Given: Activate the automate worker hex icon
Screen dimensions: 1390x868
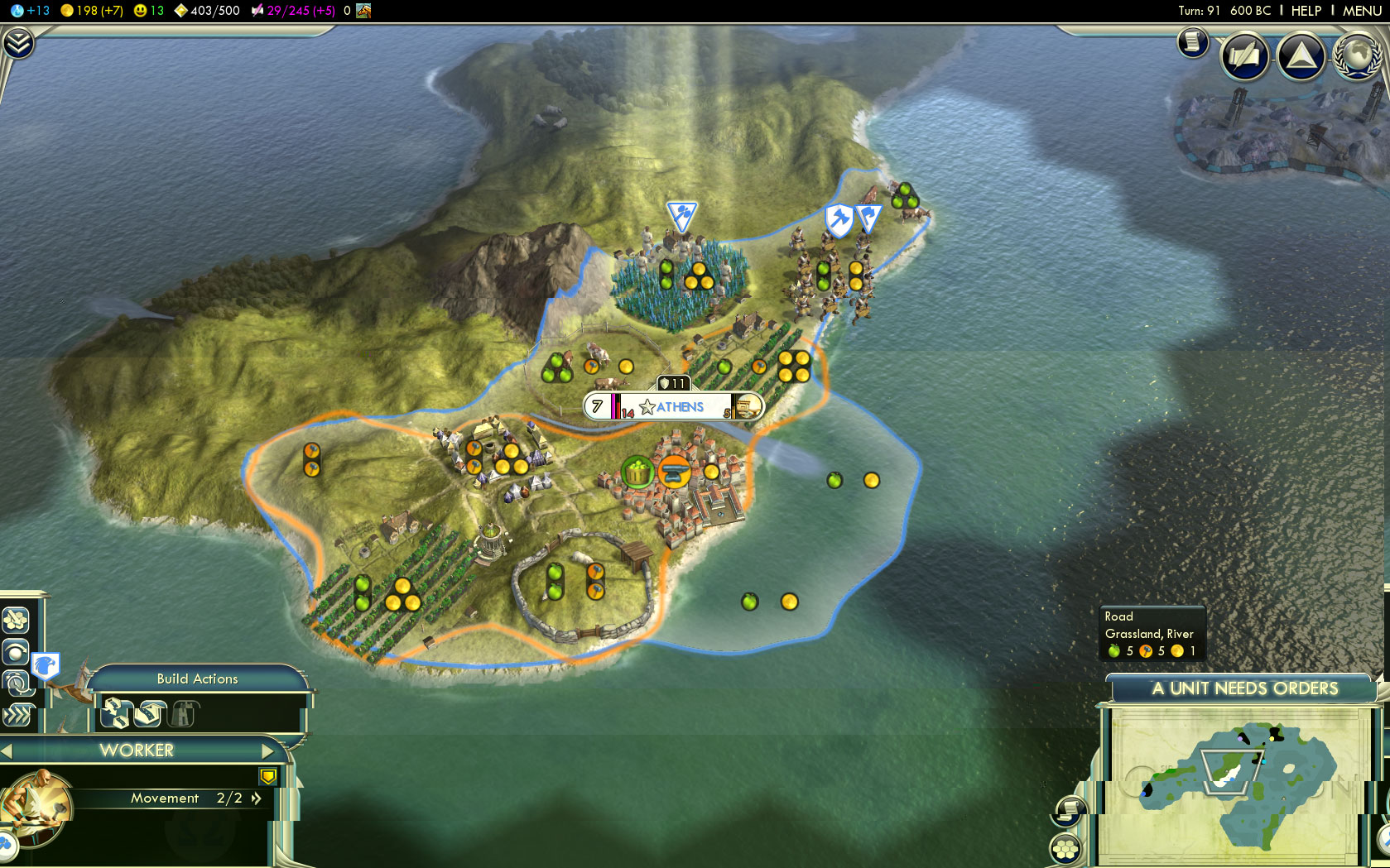Looking at the screenshot, I should click(x=17, y=620).
